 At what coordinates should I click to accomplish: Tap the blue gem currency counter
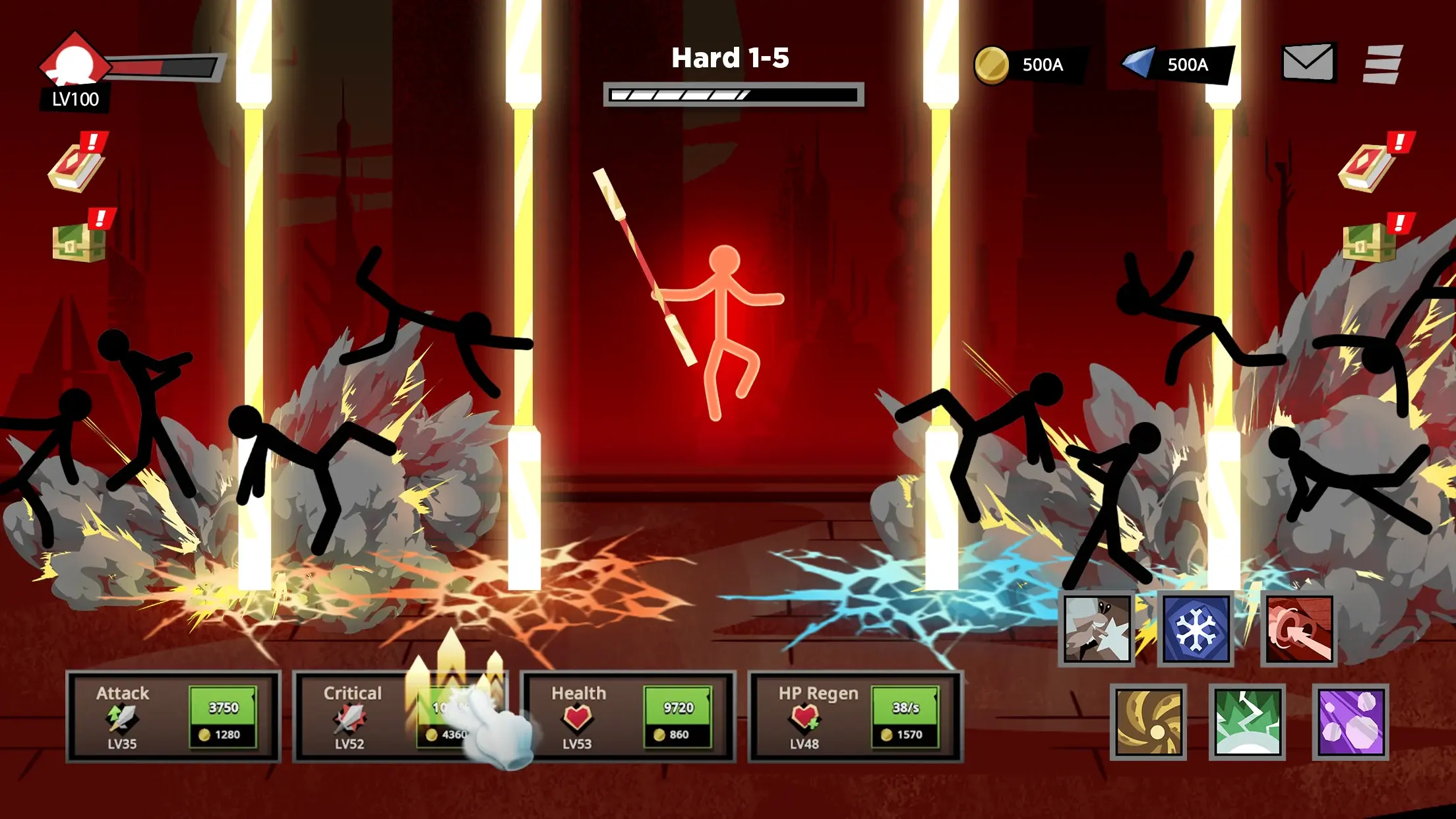pos(1176,65)
